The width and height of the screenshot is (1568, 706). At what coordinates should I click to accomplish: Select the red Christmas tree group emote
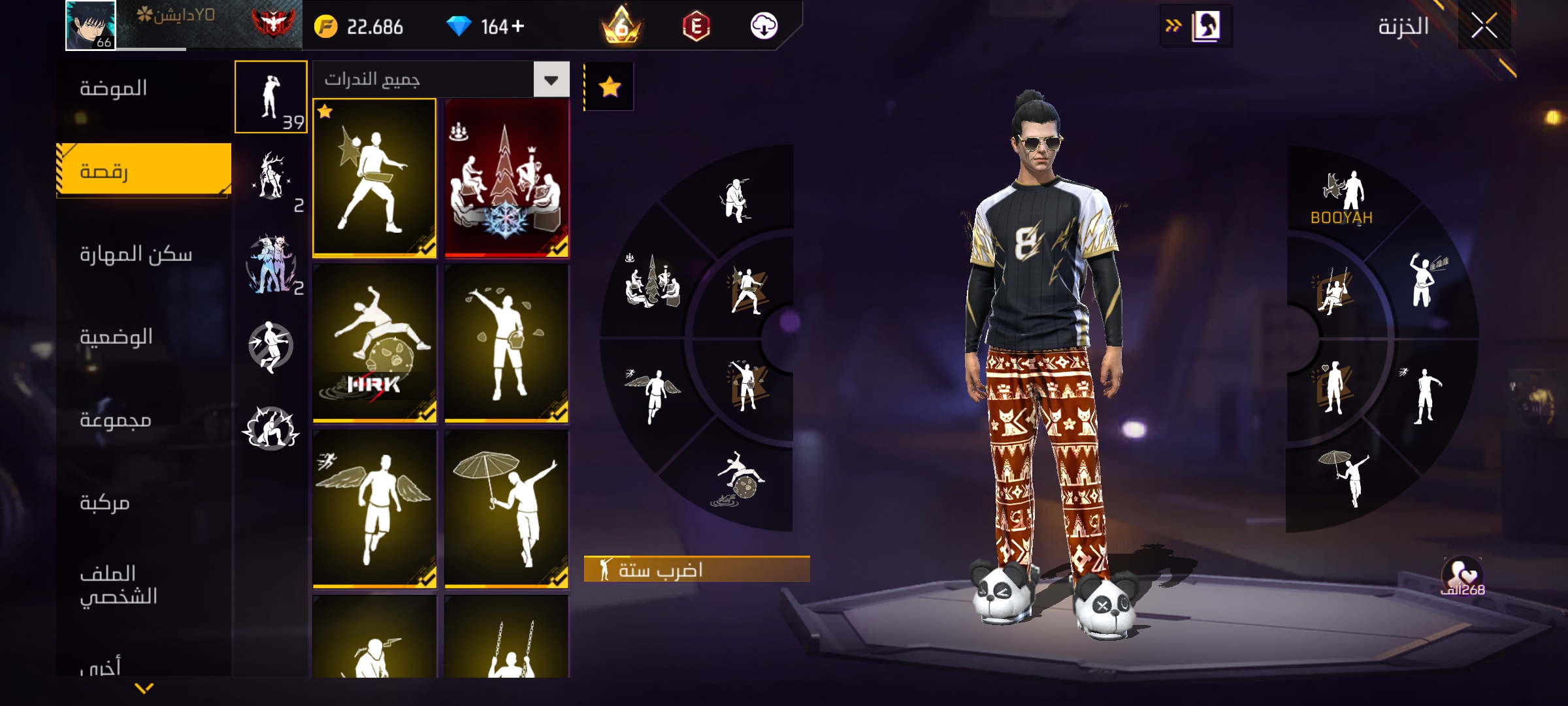(x=506, y=178)
